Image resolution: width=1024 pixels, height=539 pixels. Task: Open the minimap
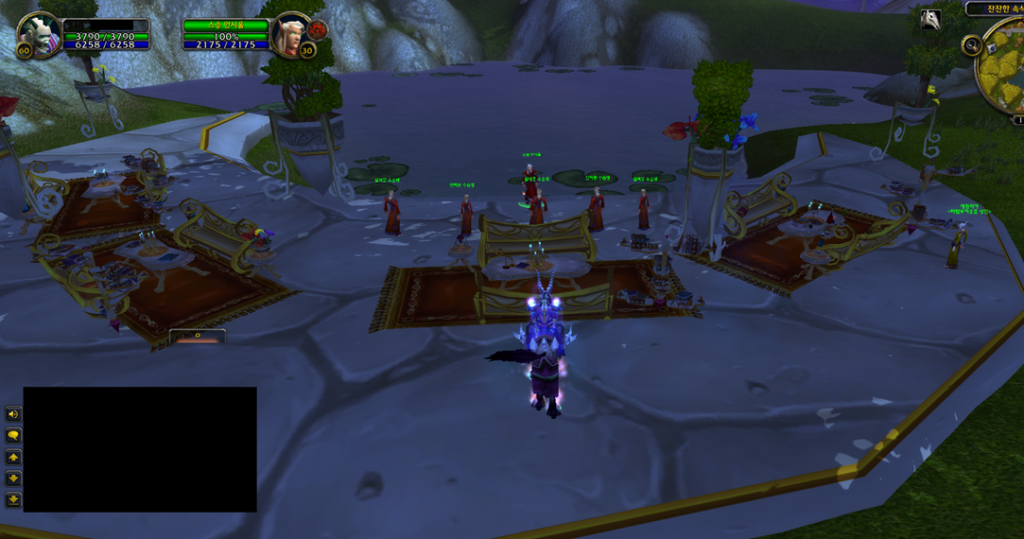pyautogui.click(x=1003, y=65)
